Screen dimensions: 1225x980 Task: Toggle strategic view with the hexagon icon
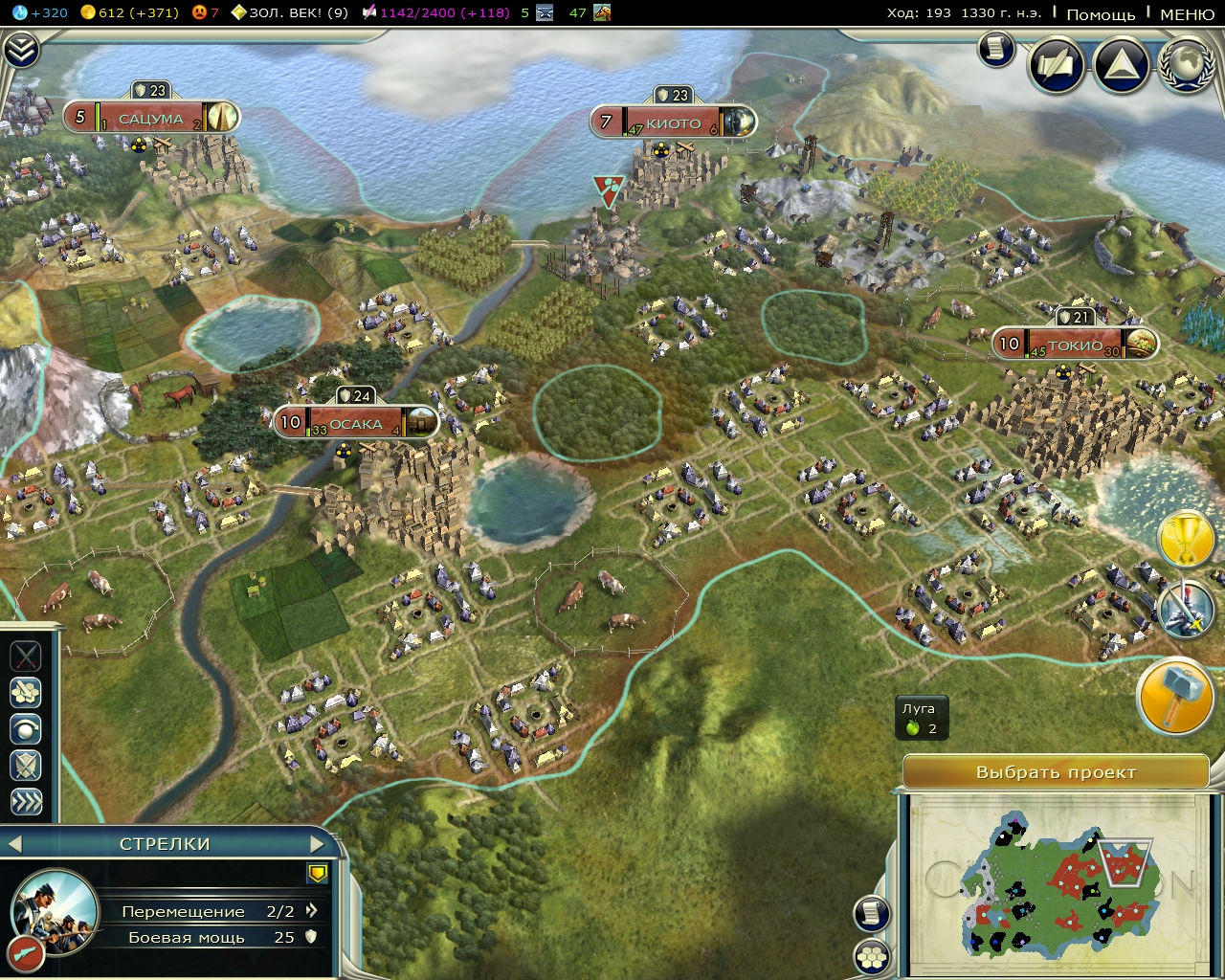tap(872, 957)
